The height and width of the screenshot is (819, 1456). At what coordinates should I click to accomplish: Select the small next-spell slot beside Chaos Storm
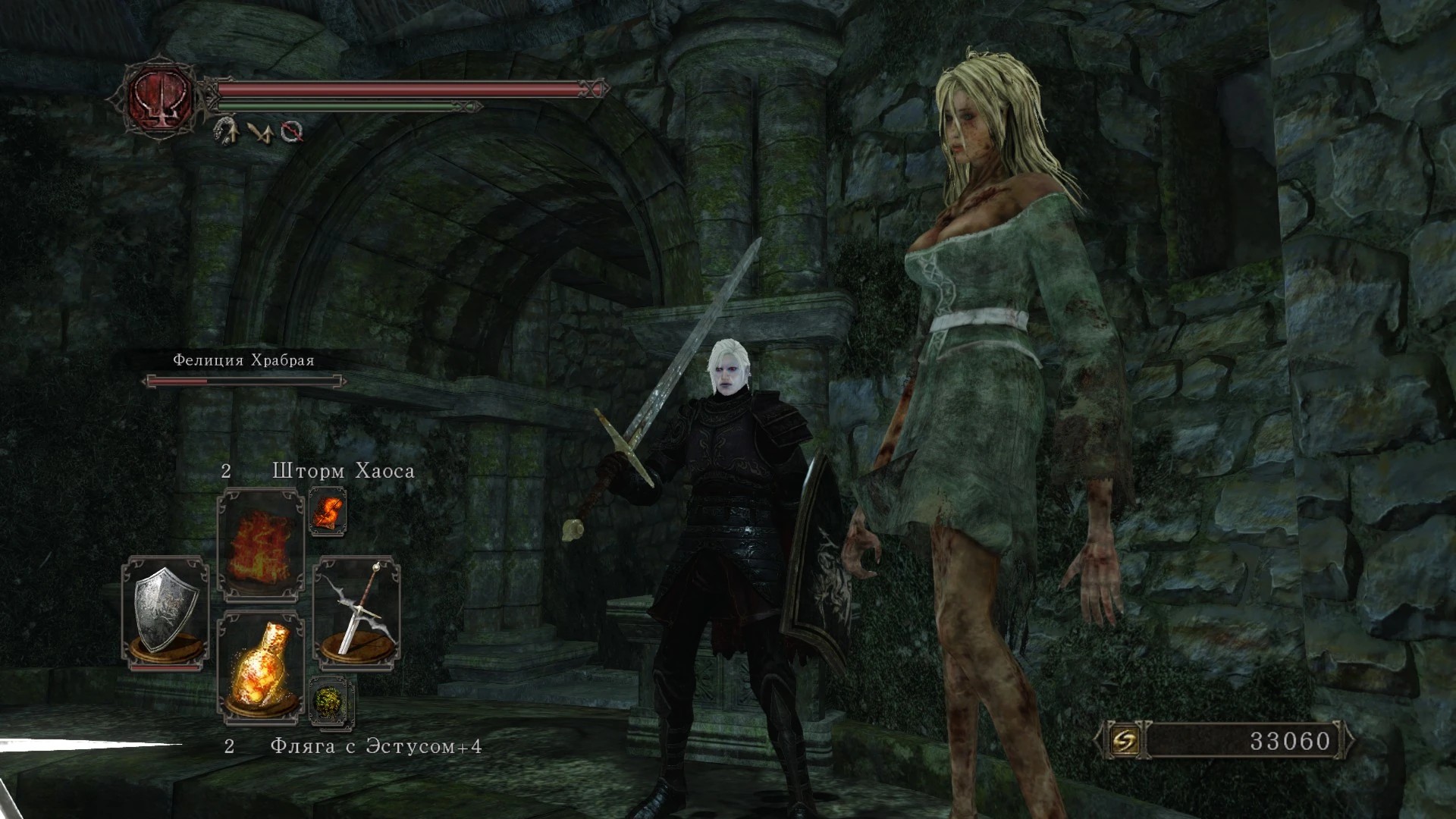tap(328, 512)
